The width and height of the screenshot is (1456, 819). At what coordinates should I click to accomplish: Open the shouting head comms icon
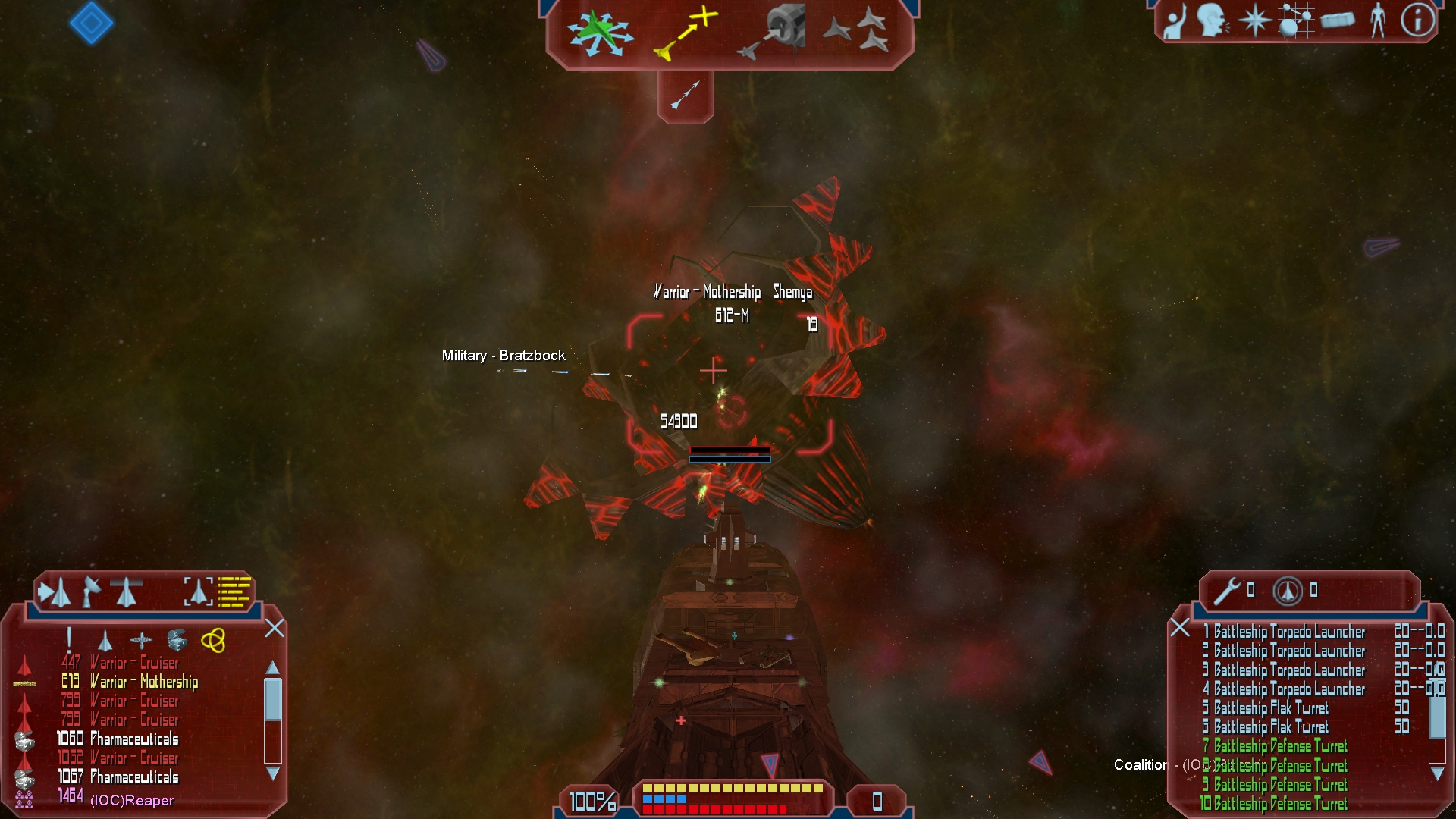(1213, 20)
